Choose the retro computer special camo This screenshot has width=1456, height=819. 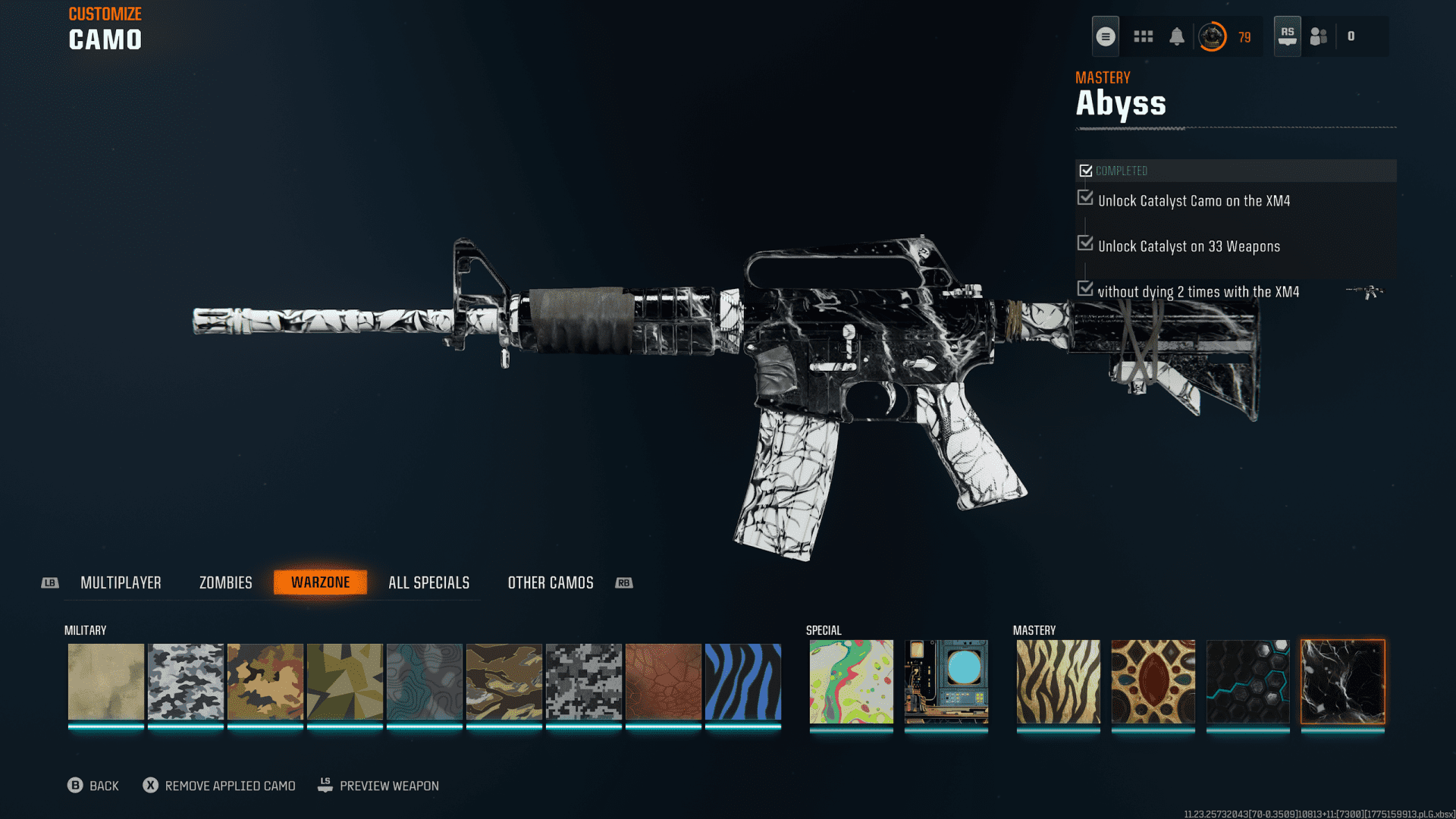tap(946, 681)
